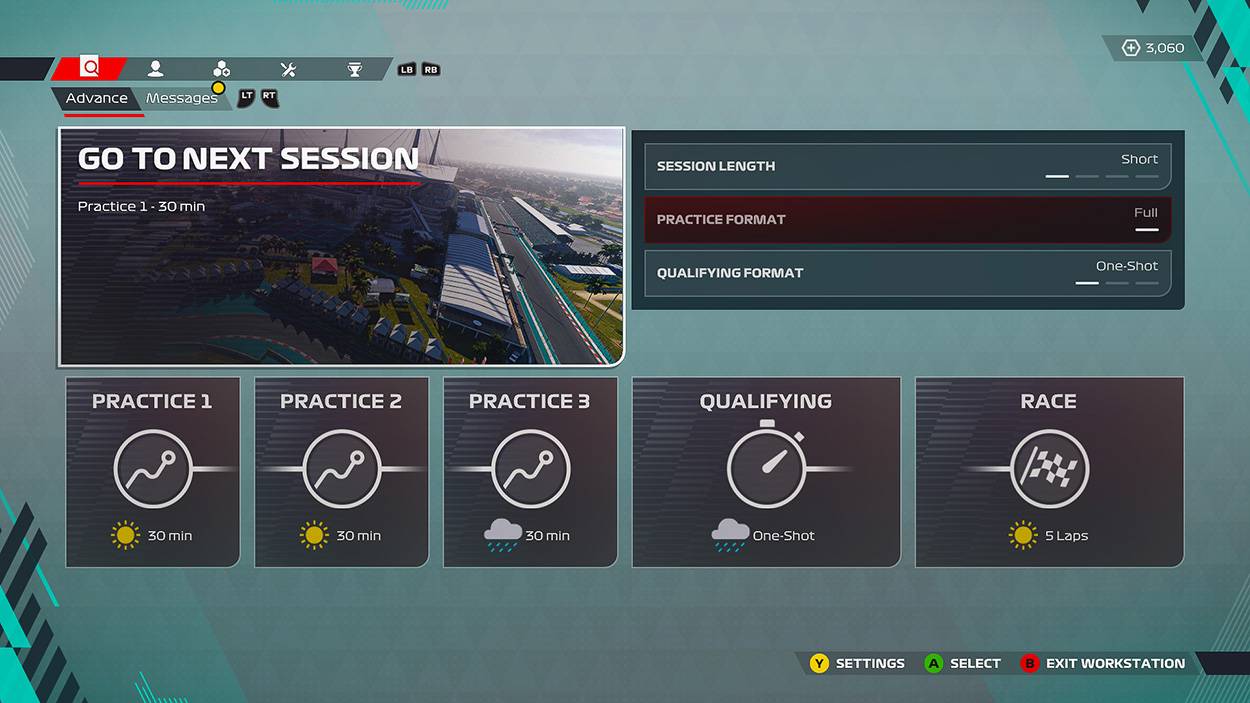Switch to the Advance sub-tab
1250x703 pixels.
tap(97, 98)
